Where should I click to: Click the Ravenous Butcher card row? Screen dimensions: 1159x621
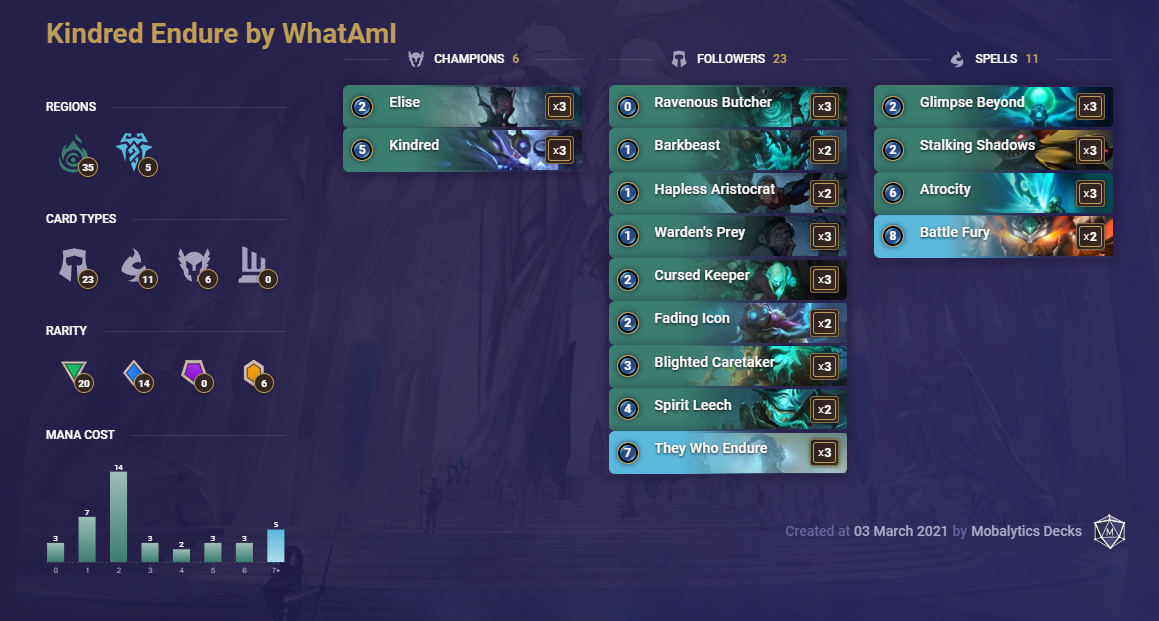click(727, 106)
